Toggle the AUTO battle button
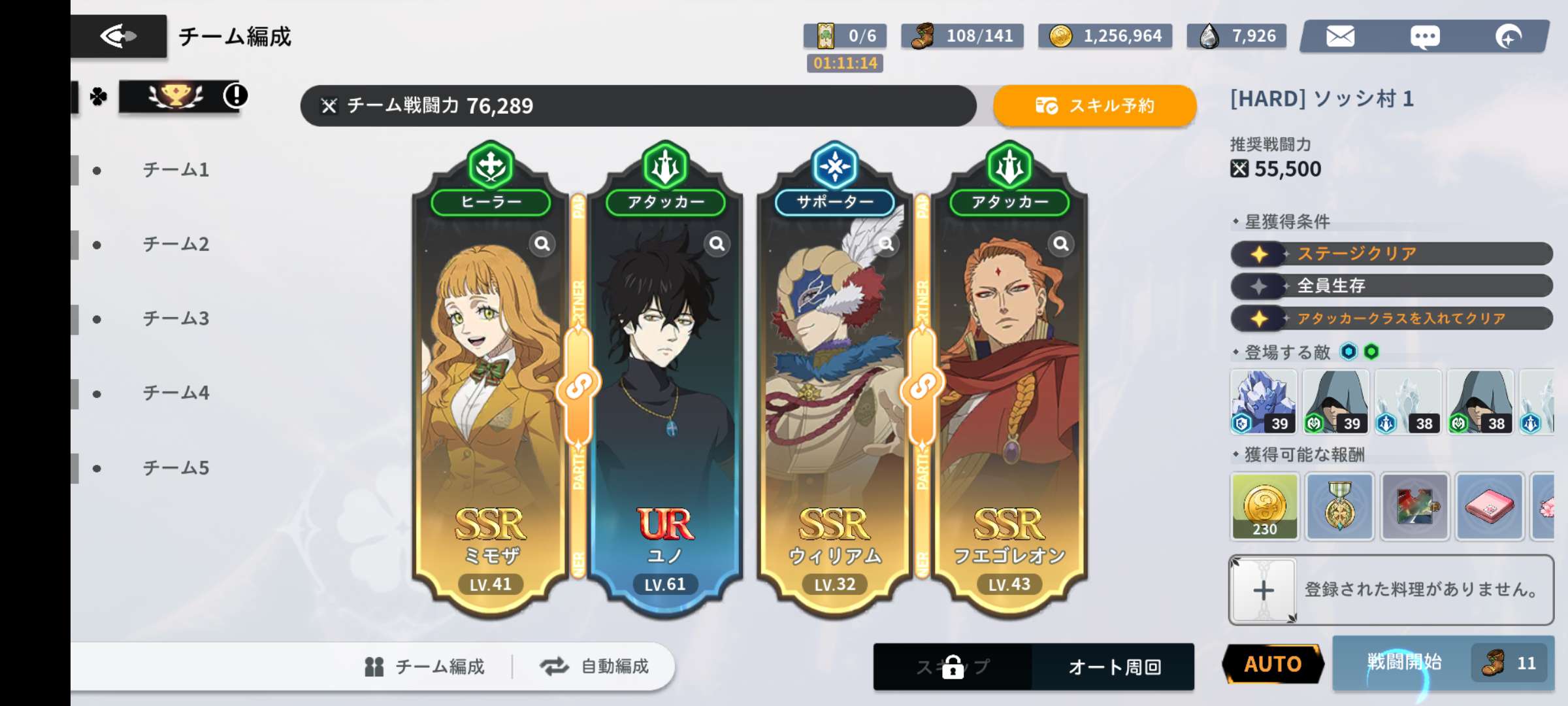The image size is (1568, 706). click(x=1272, y=664)
